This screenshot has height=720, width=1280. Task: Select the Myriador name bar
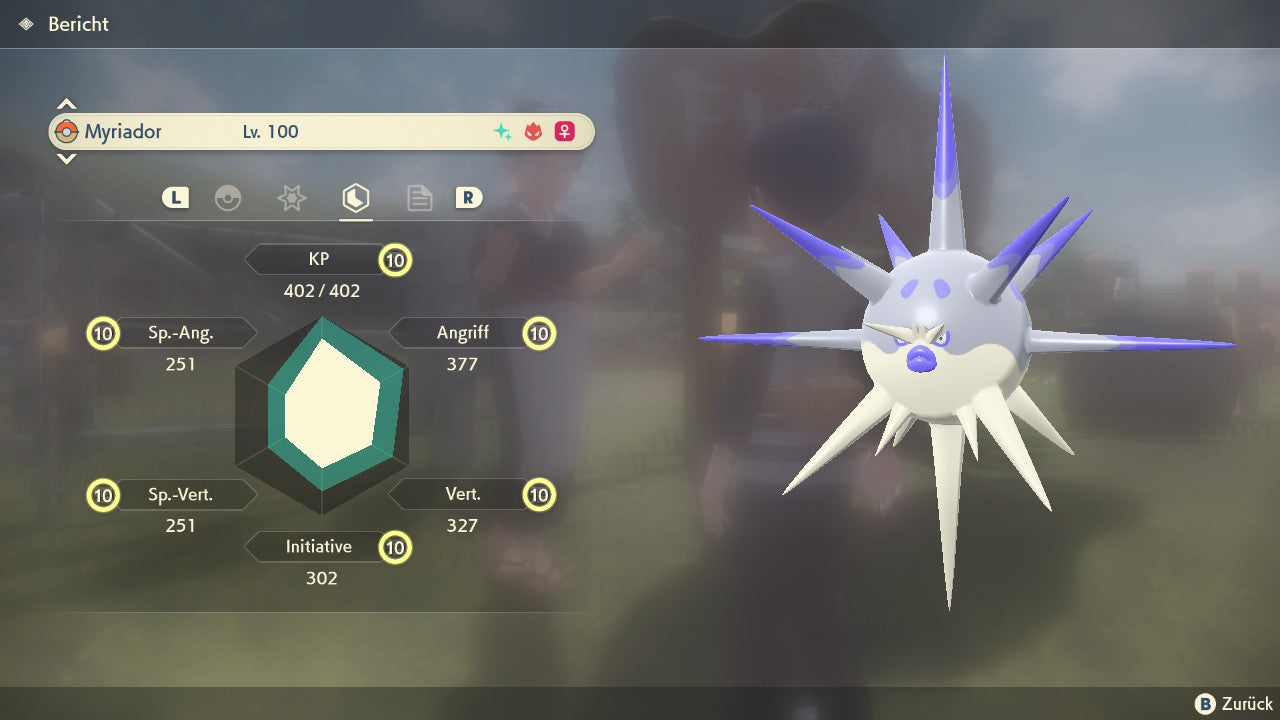321,131
